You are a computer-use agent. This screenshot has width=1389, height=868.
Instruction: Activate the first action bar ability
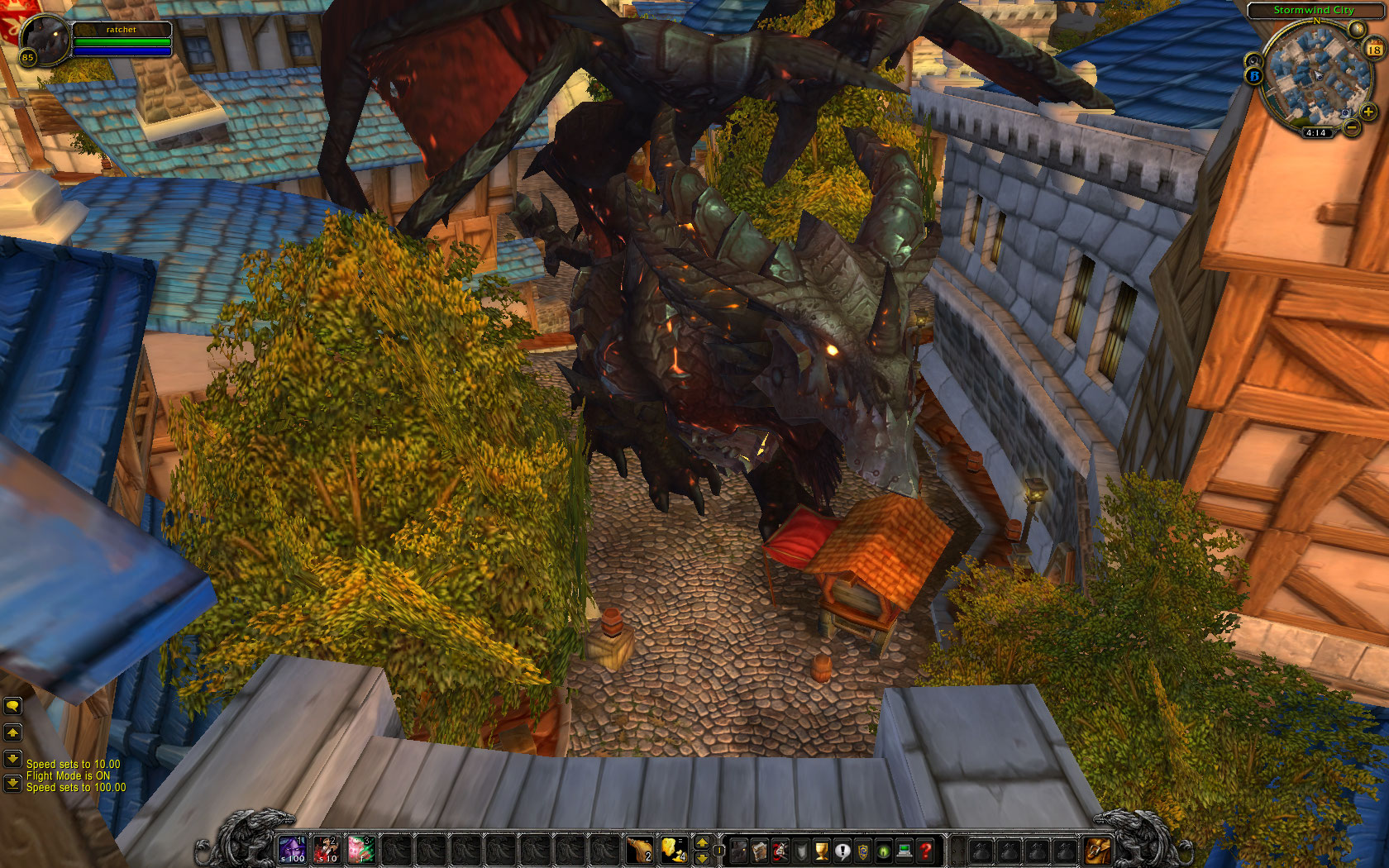coord(292,849)
